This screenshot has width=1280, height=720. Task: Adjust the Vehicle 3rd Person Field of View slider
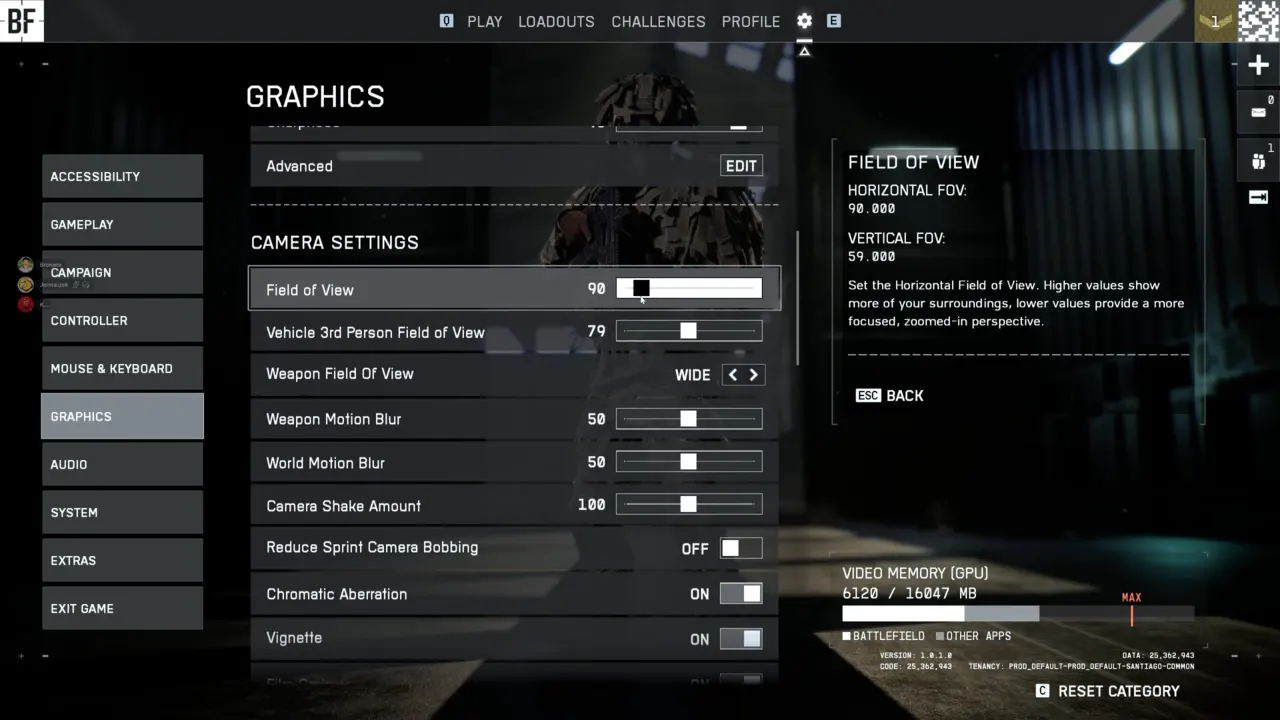(x=689, y=331)
